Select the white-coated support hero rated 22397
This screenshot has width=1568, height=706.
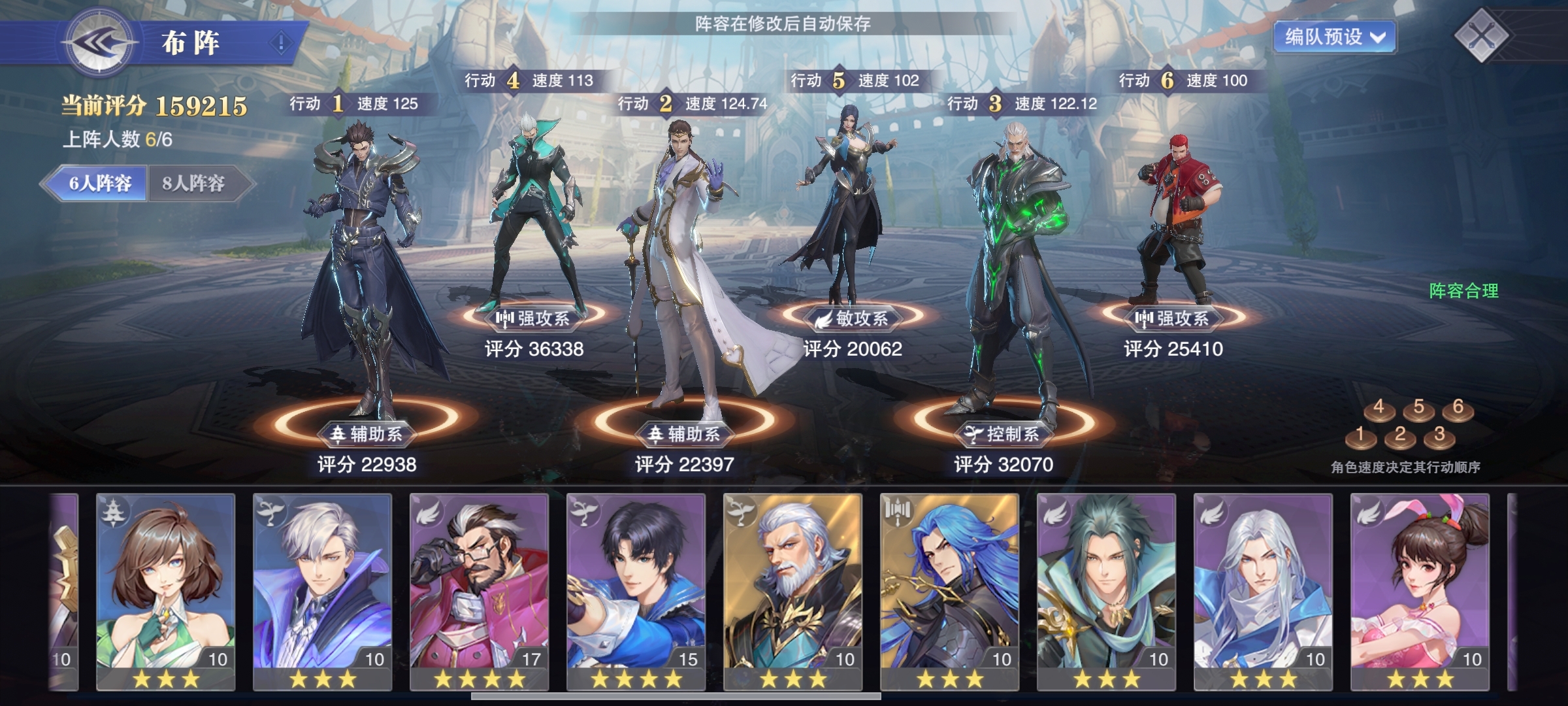point(679,275)
